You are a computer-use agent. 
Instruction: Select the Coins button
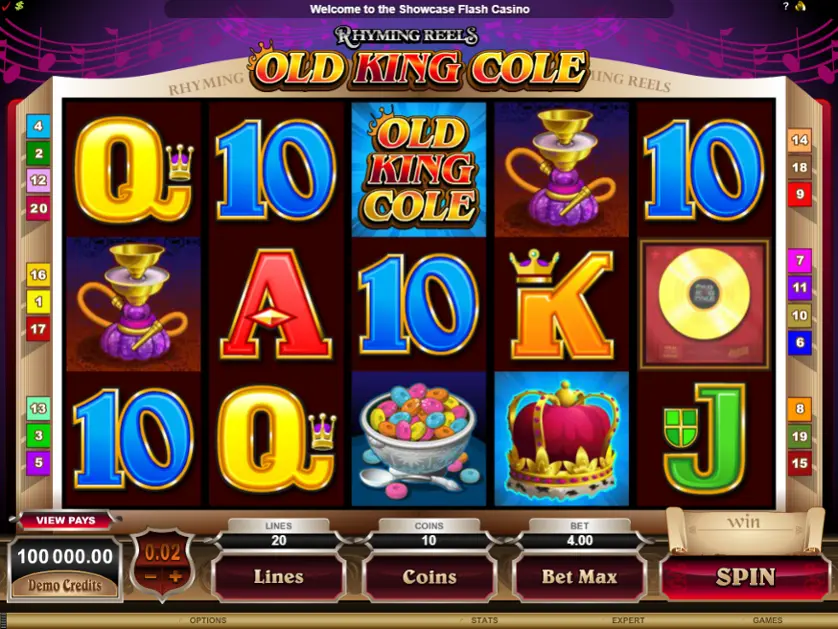pyautogui.click(x=429, y=577)
